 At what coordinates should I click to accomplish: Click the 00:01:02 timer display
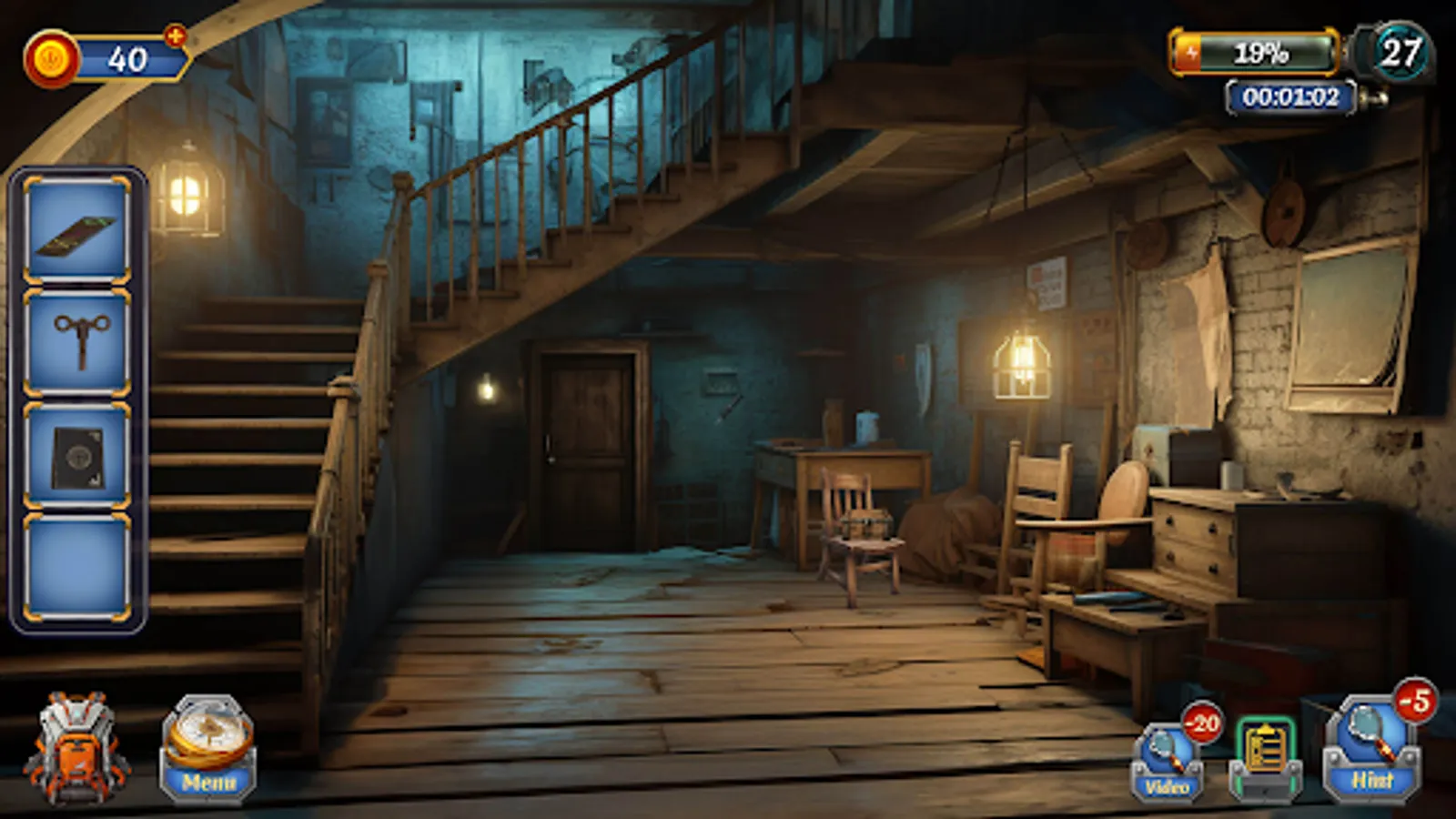[1292, 97]
